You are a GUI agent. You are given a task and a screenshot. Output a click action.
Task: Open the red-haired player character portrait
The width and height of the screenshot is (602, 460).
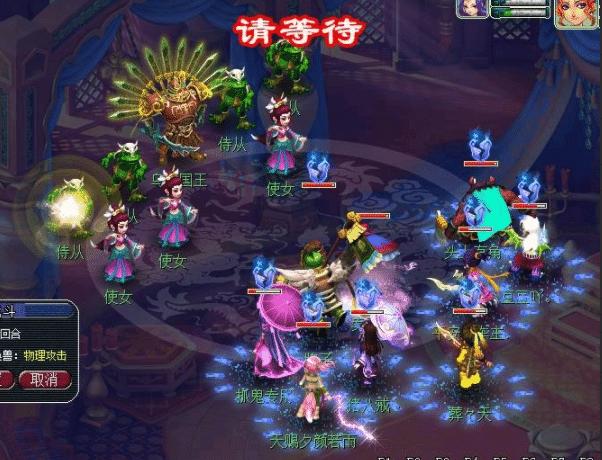click(574, 13)
